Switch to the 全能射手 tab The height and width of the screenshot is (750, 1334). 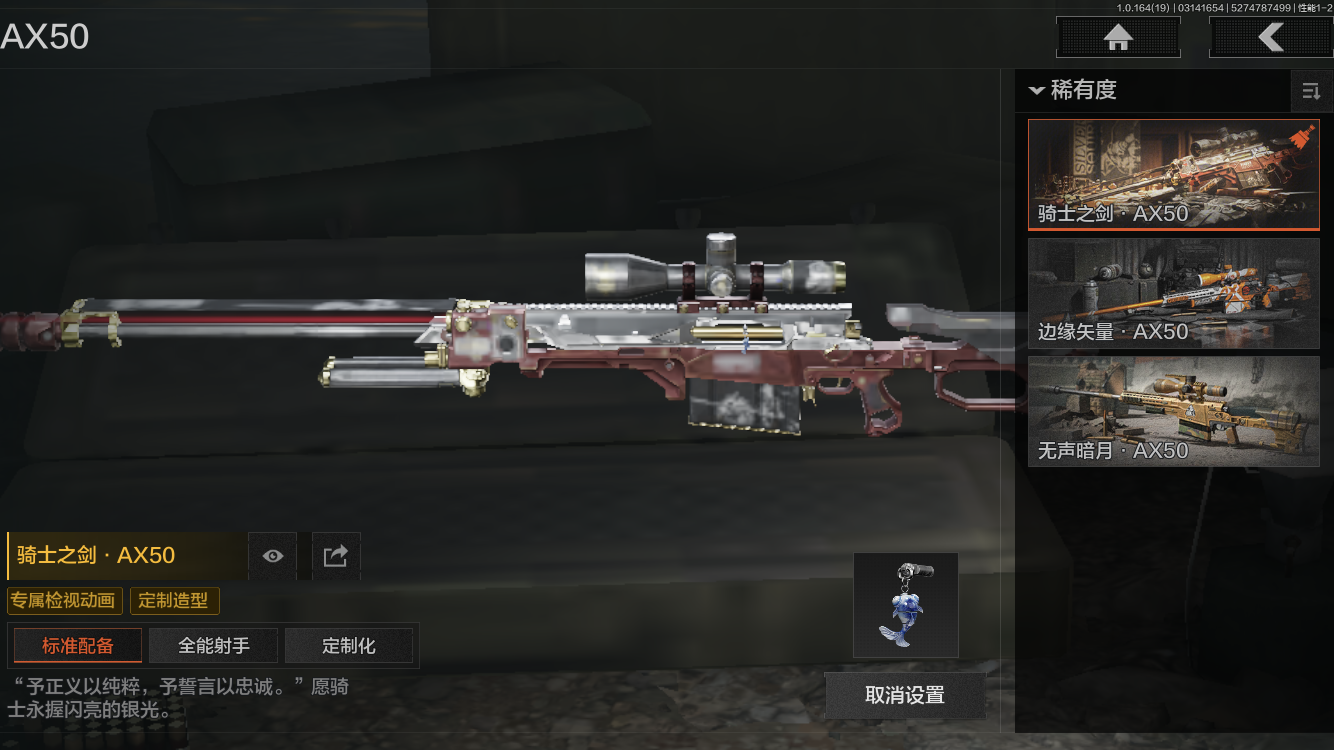pyautogui.click(x=214, y=646)
